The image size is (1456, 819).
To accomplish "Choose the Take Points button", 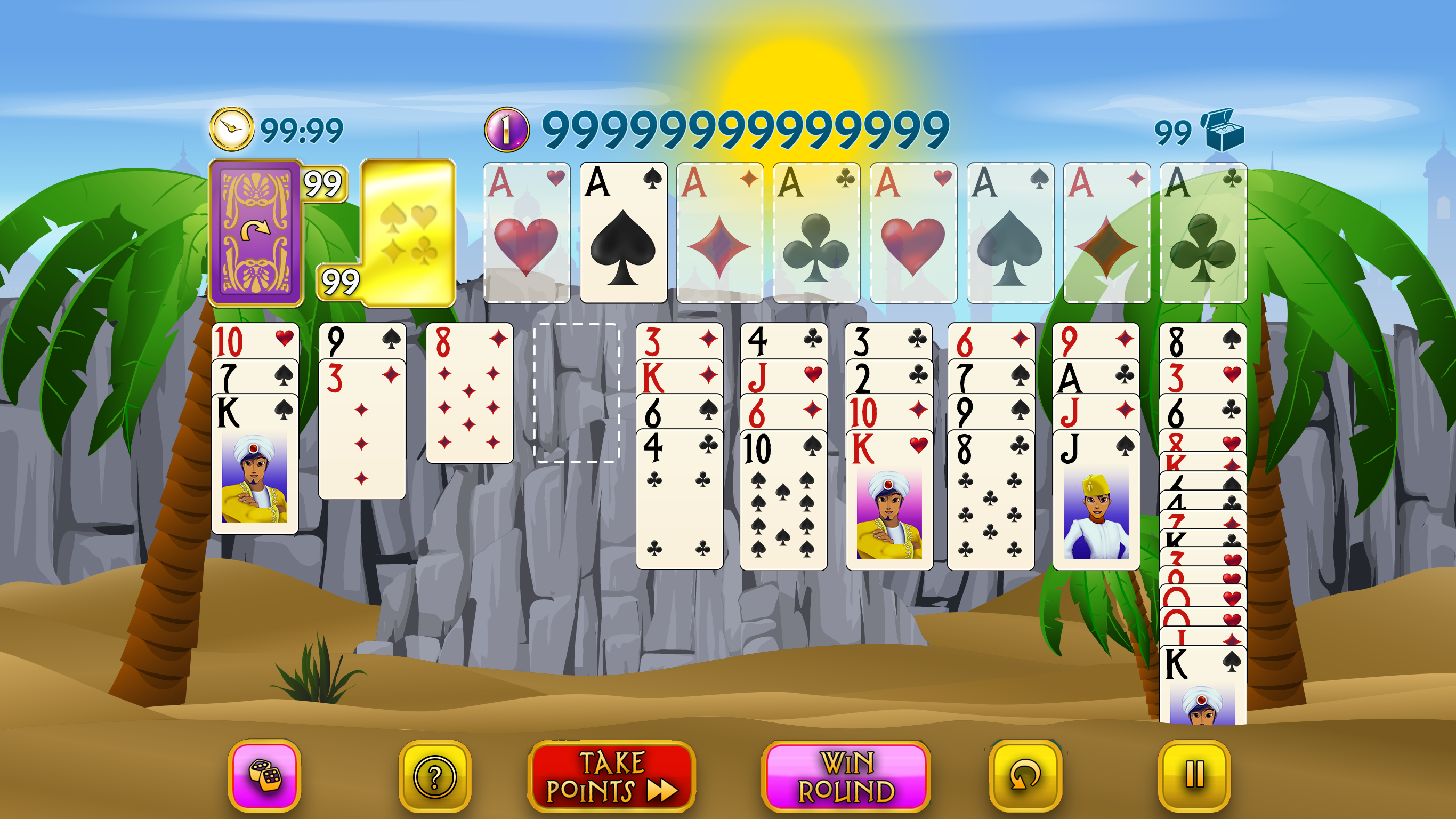I will point(612,776).
